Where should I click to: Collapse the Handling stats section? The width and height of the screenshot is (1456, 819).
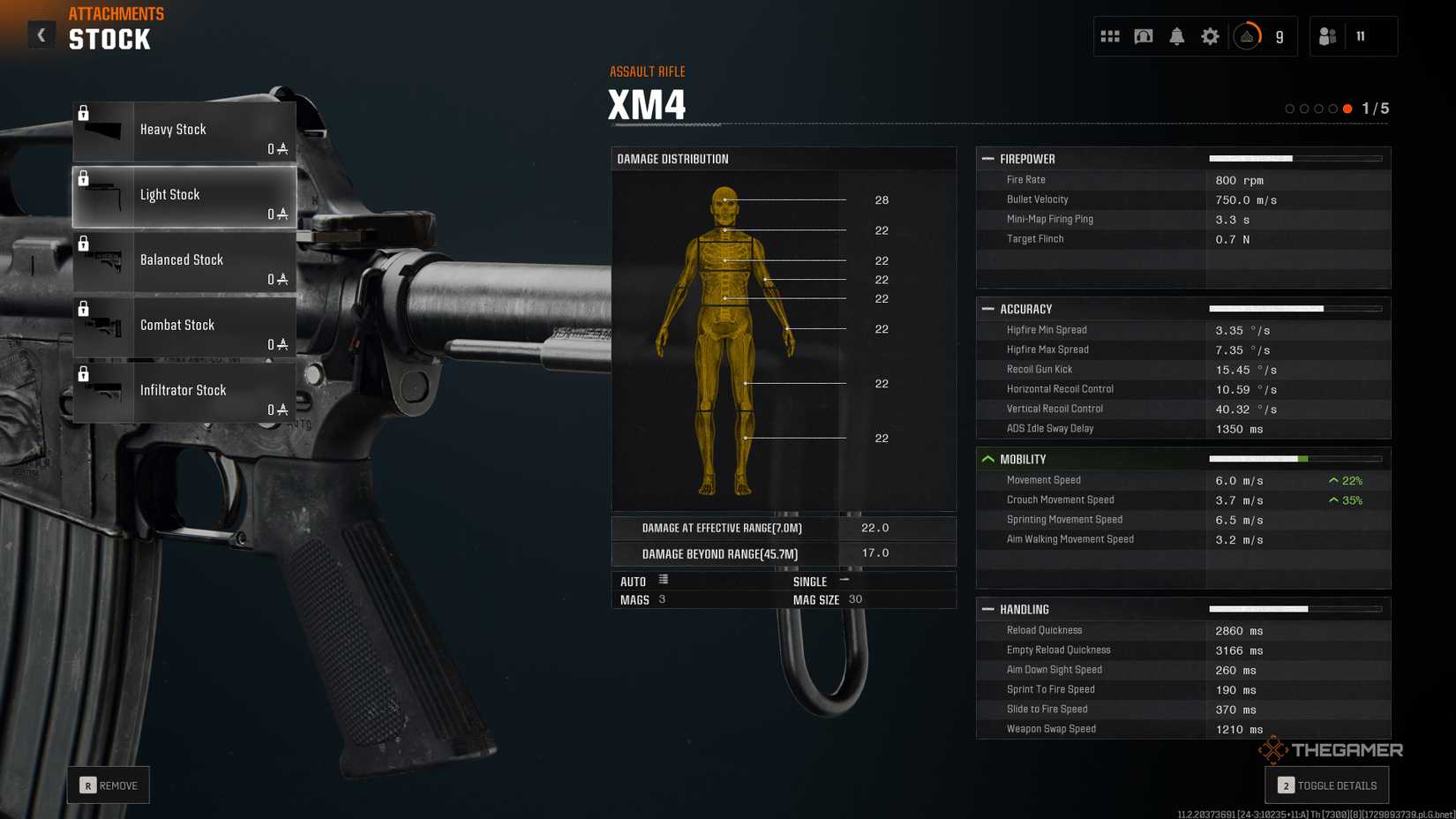click(x=988, y=609)
